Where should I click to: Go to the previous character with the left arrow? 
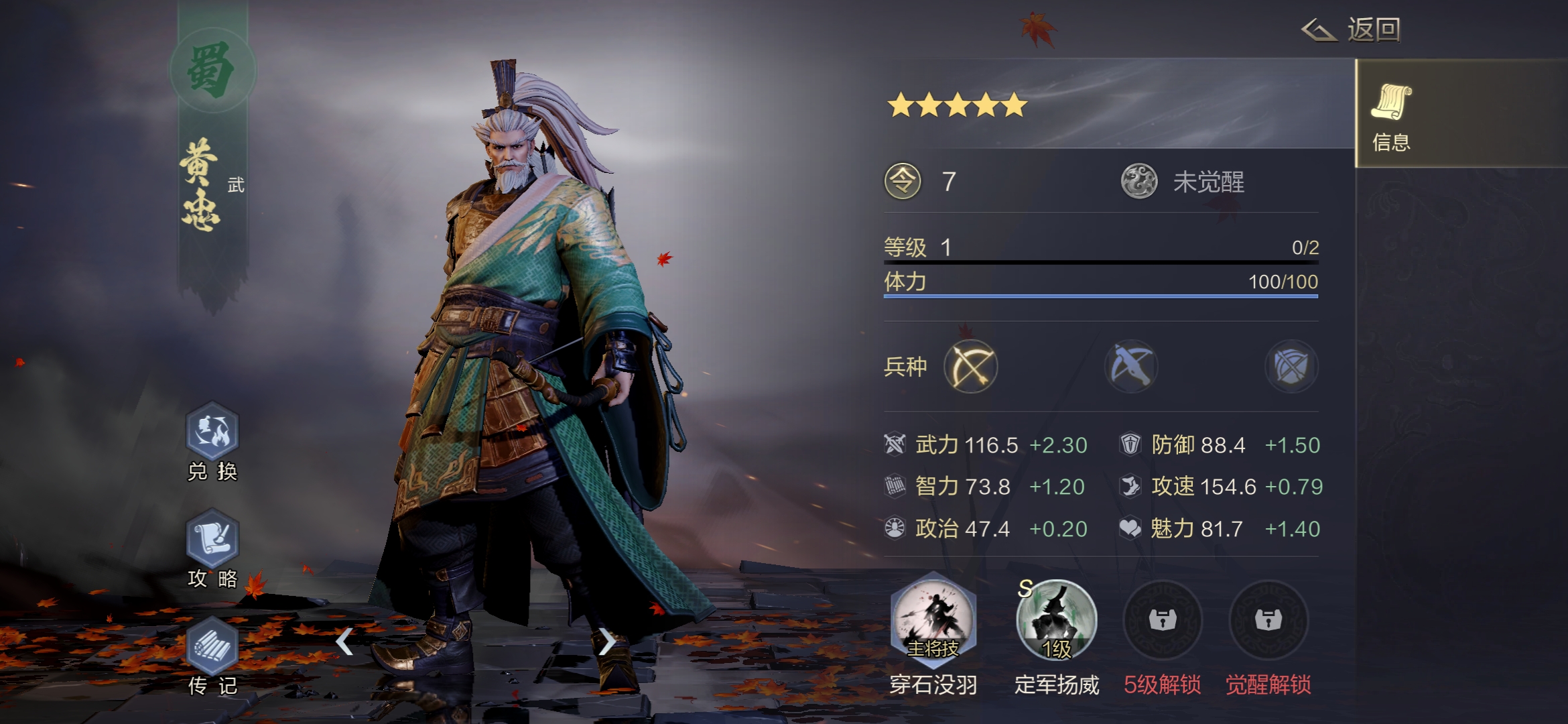coord(344,642)
